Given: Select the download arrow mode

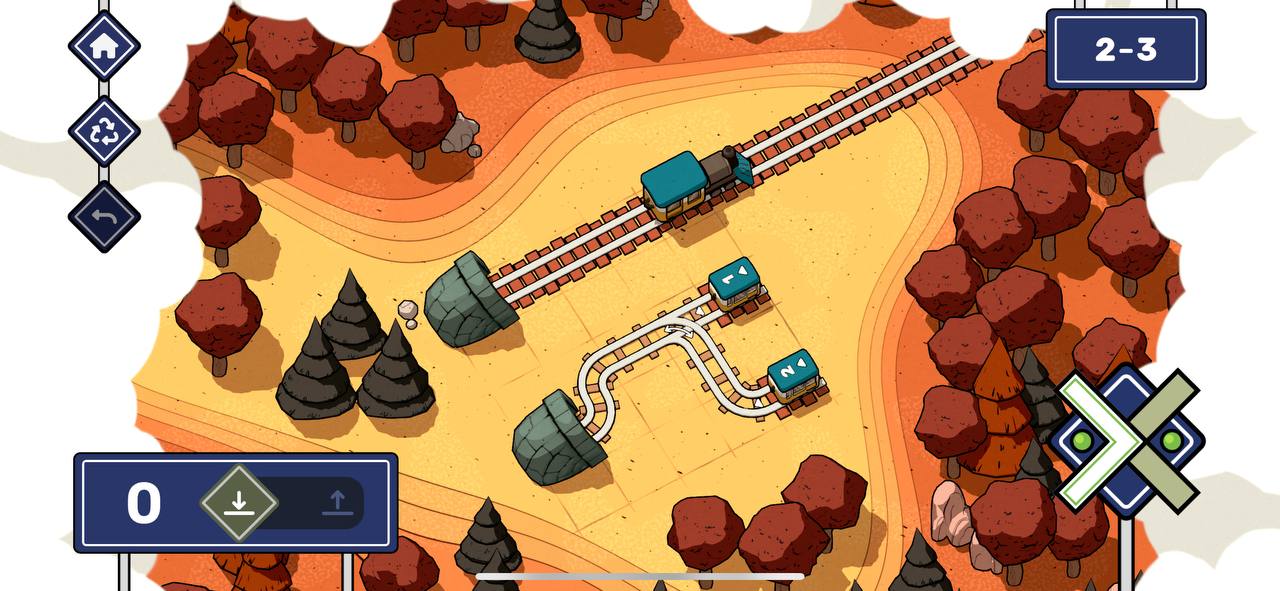Looking at the screenshot, I should coord(238,502).
